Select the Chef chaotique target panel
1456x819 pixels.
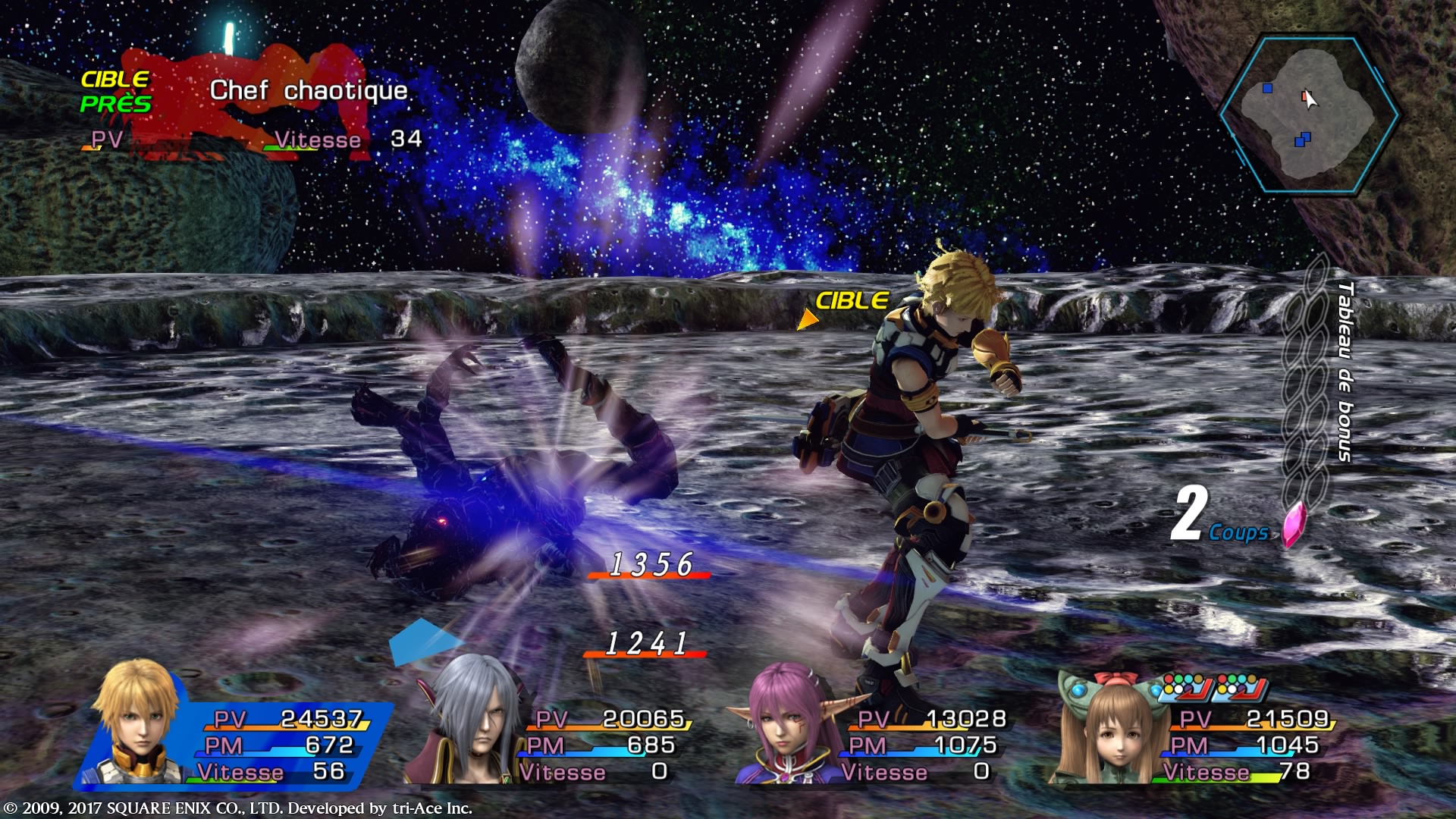[250, 106]
